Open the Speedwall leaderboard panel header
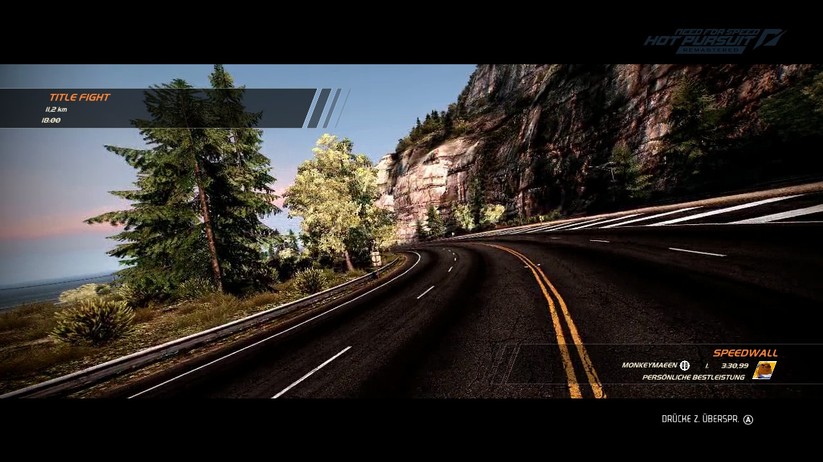The image size is (823, 462). (744, 353)
